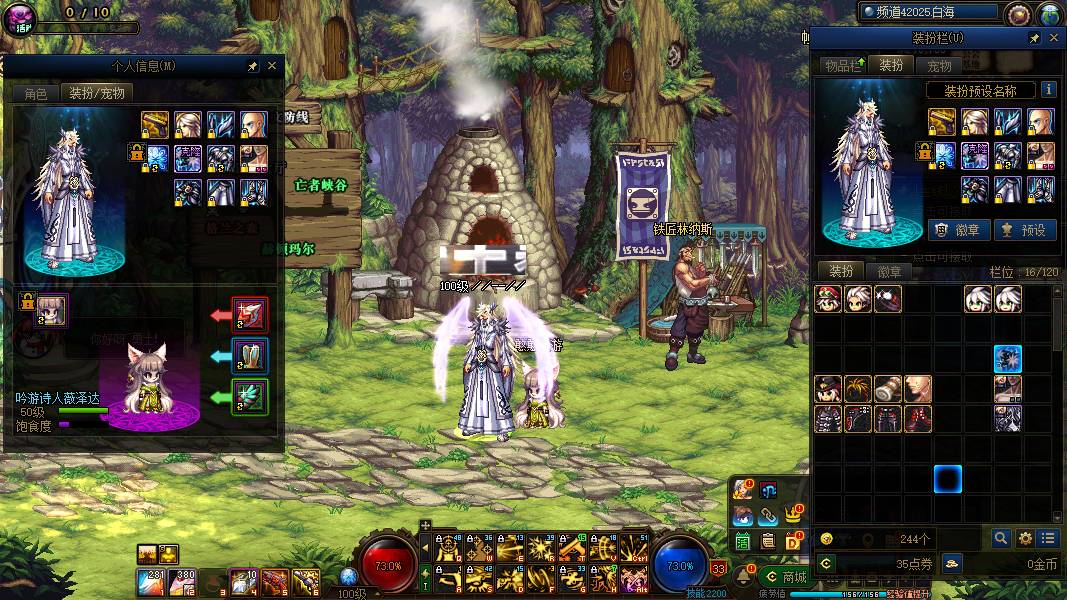The height and width of the screenshot is (600, 1067).
Task: Open the 商城 cash shop
Action: tap(786, 577)
